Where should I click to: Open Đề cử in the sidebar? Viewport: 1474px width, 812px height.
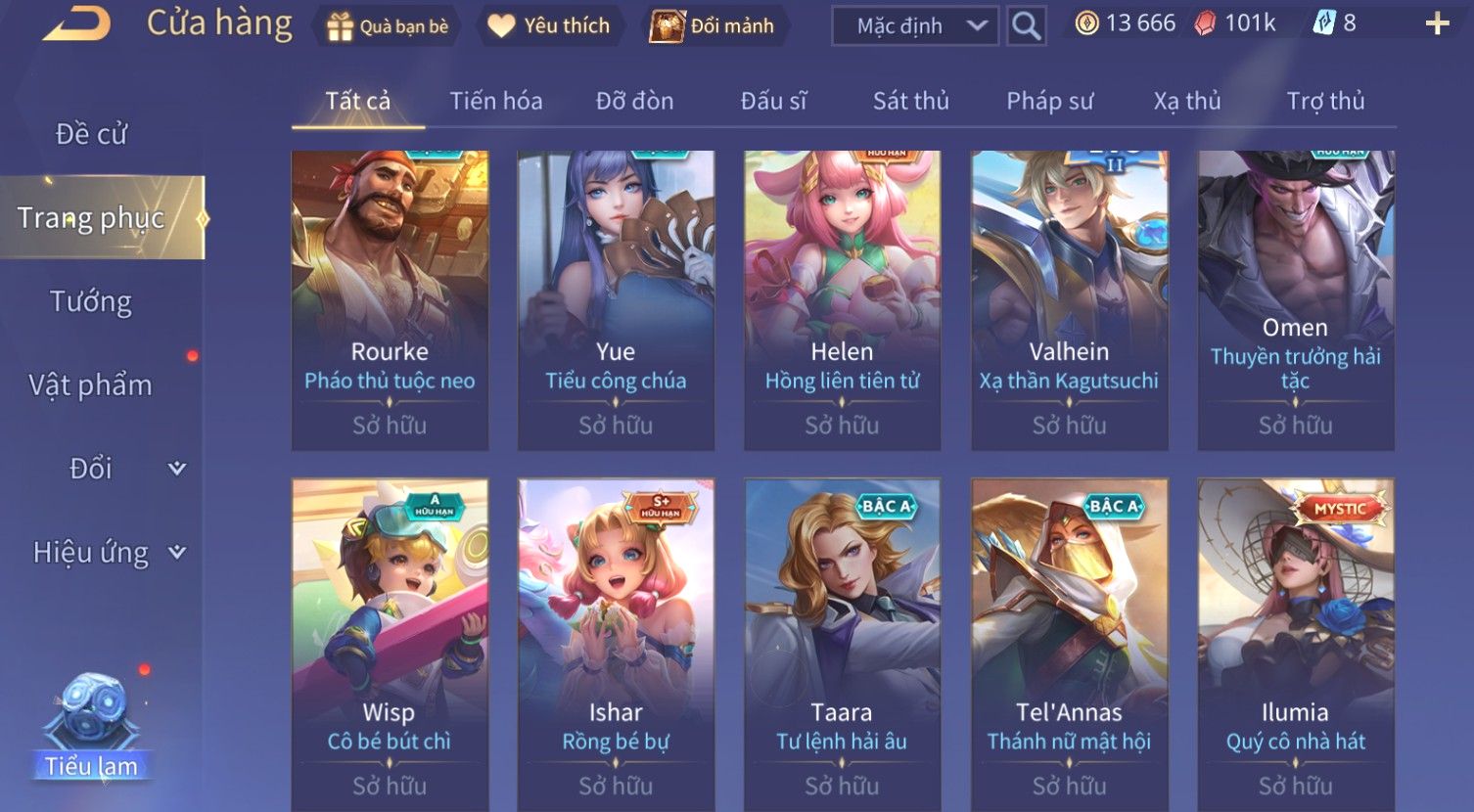click(x=91, y=134)
